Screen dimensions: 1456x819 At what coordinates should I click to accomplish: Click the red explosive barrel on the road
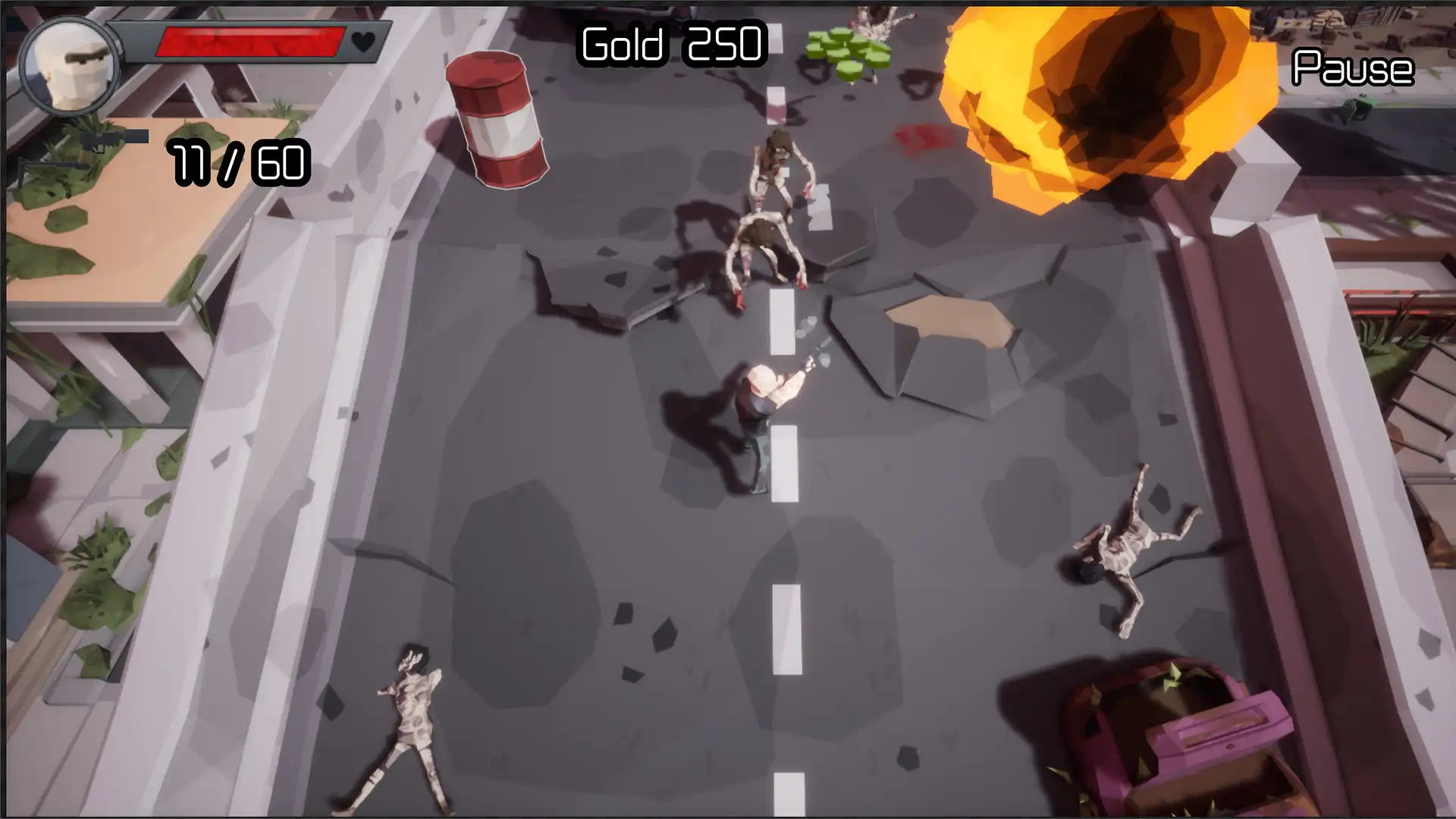tap(500, 121)
